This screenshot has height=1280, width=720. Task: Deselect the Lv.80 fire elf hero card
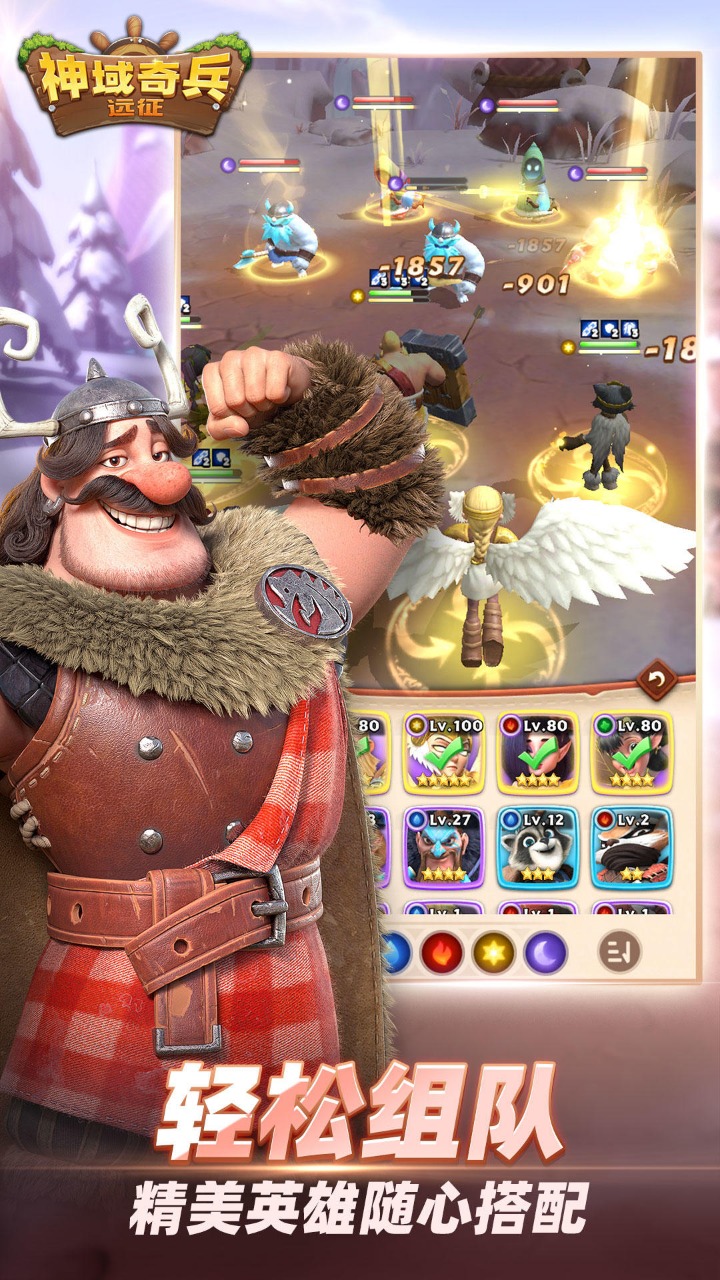tap(537, 752)
